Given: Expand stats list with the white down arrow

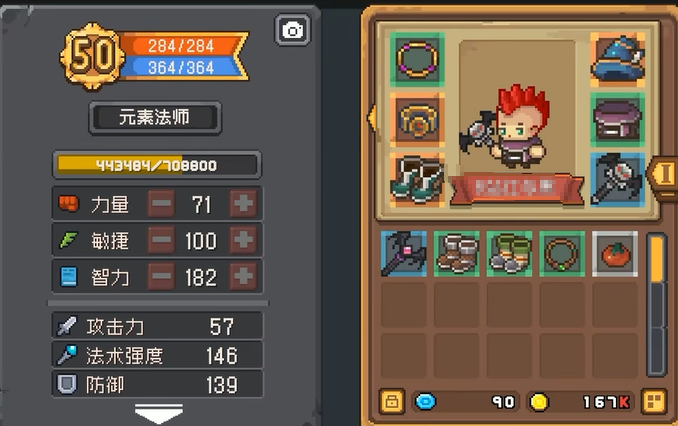Looking at the screenshot, I should pos(158,412).
